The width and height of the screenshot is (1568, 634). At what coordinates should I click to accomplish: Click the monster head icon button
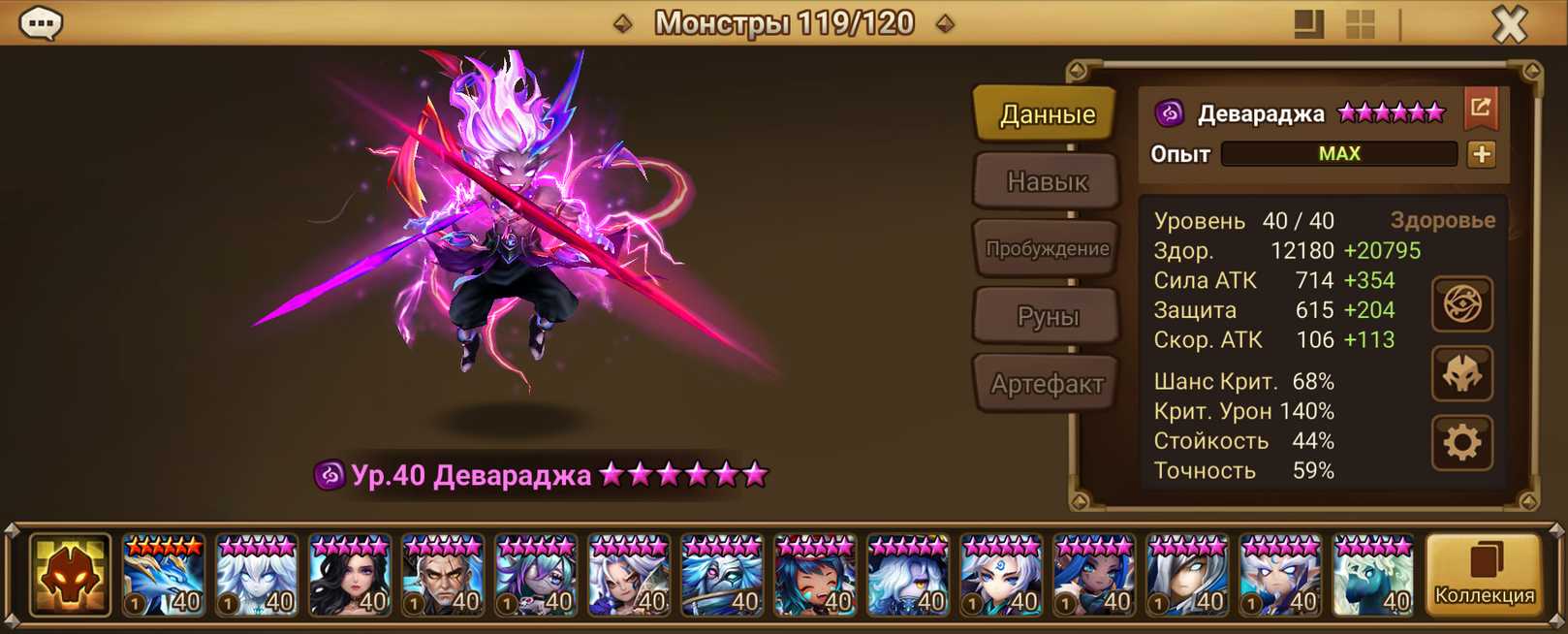point(1461,374)
